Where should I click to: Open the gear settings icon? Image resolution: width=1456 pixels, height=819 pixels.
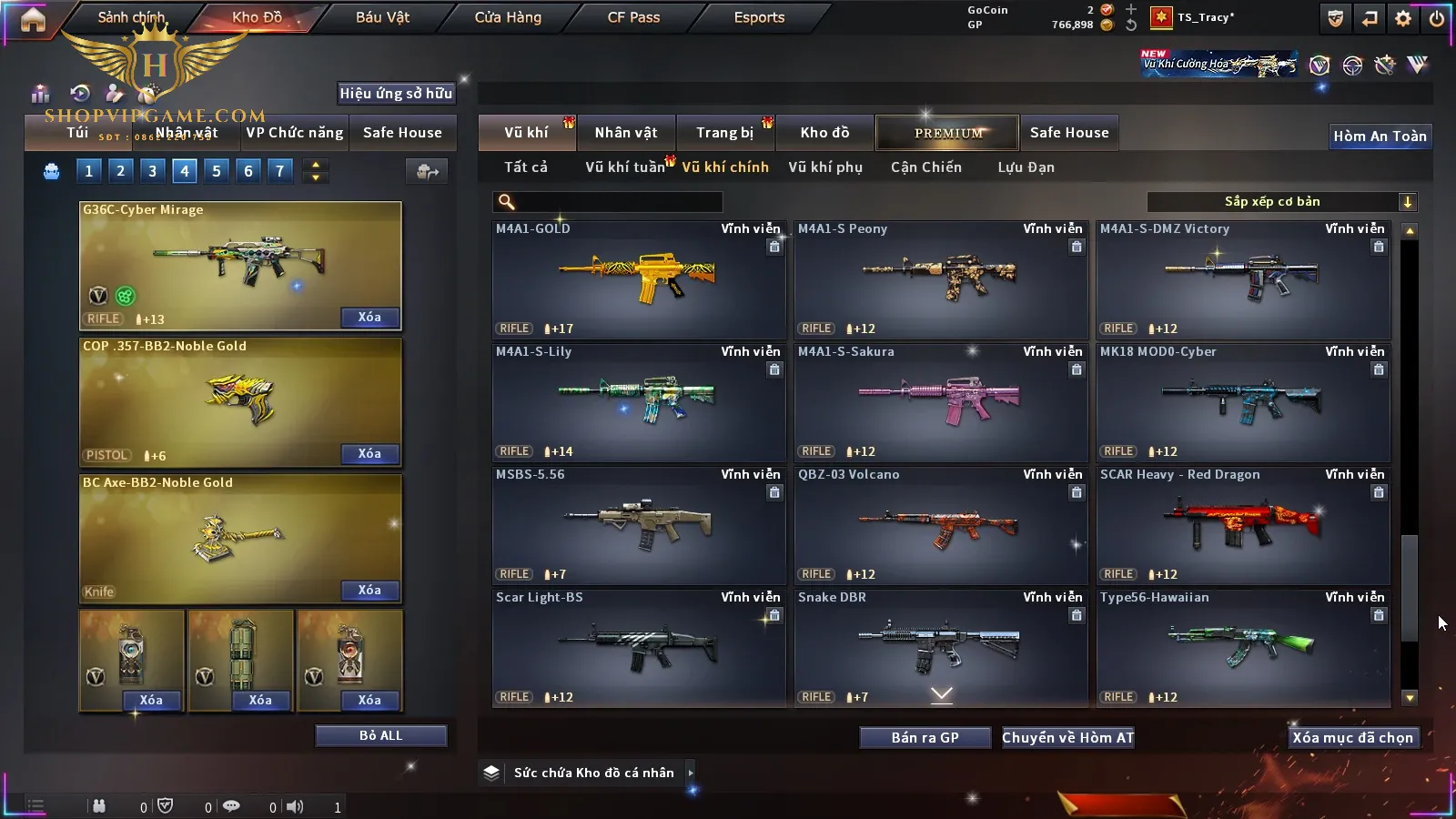1403,18
